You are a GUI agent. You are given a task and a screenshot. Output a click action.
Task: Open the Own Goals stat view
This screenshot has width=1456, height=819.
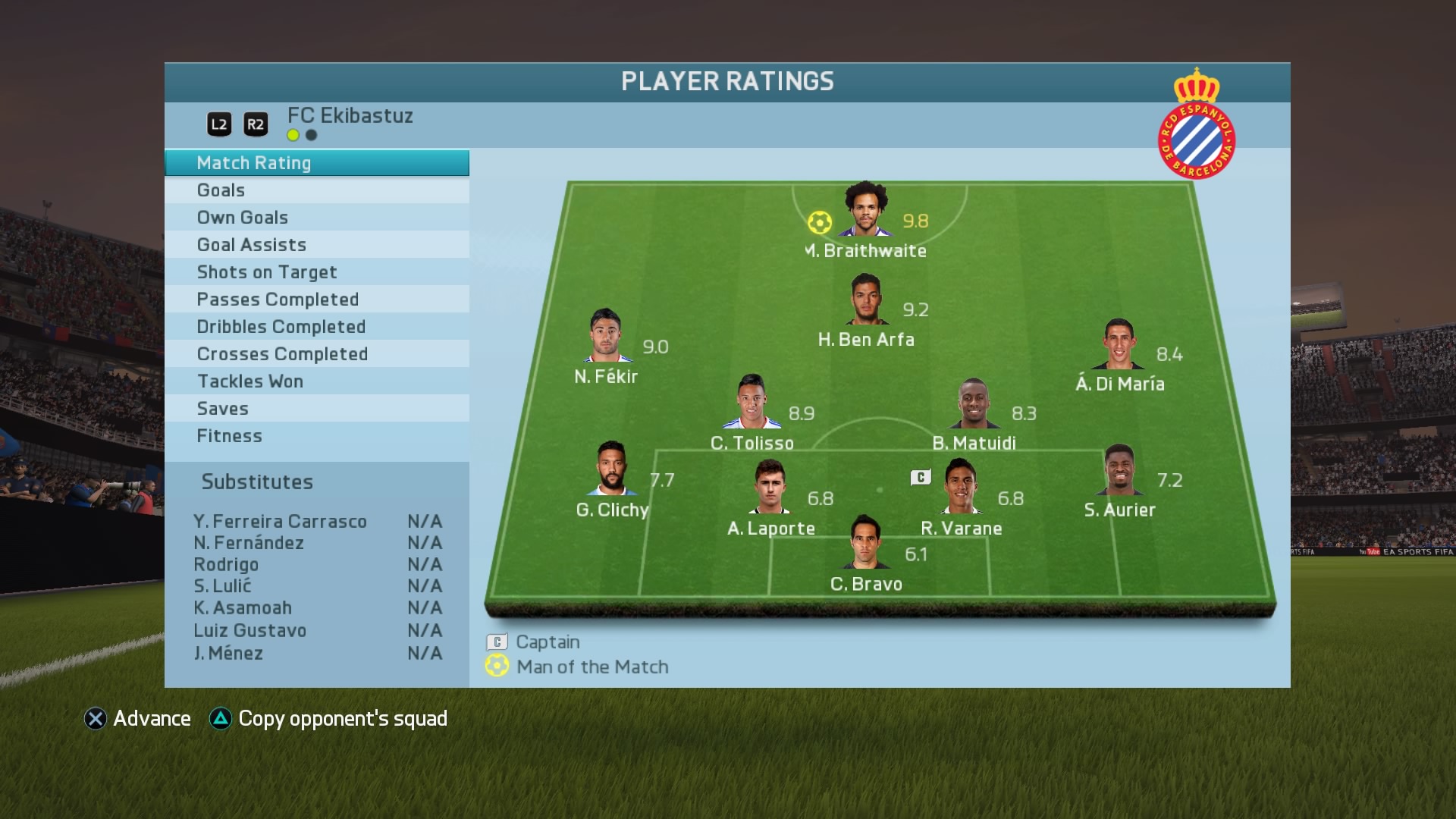click(316, 218)
